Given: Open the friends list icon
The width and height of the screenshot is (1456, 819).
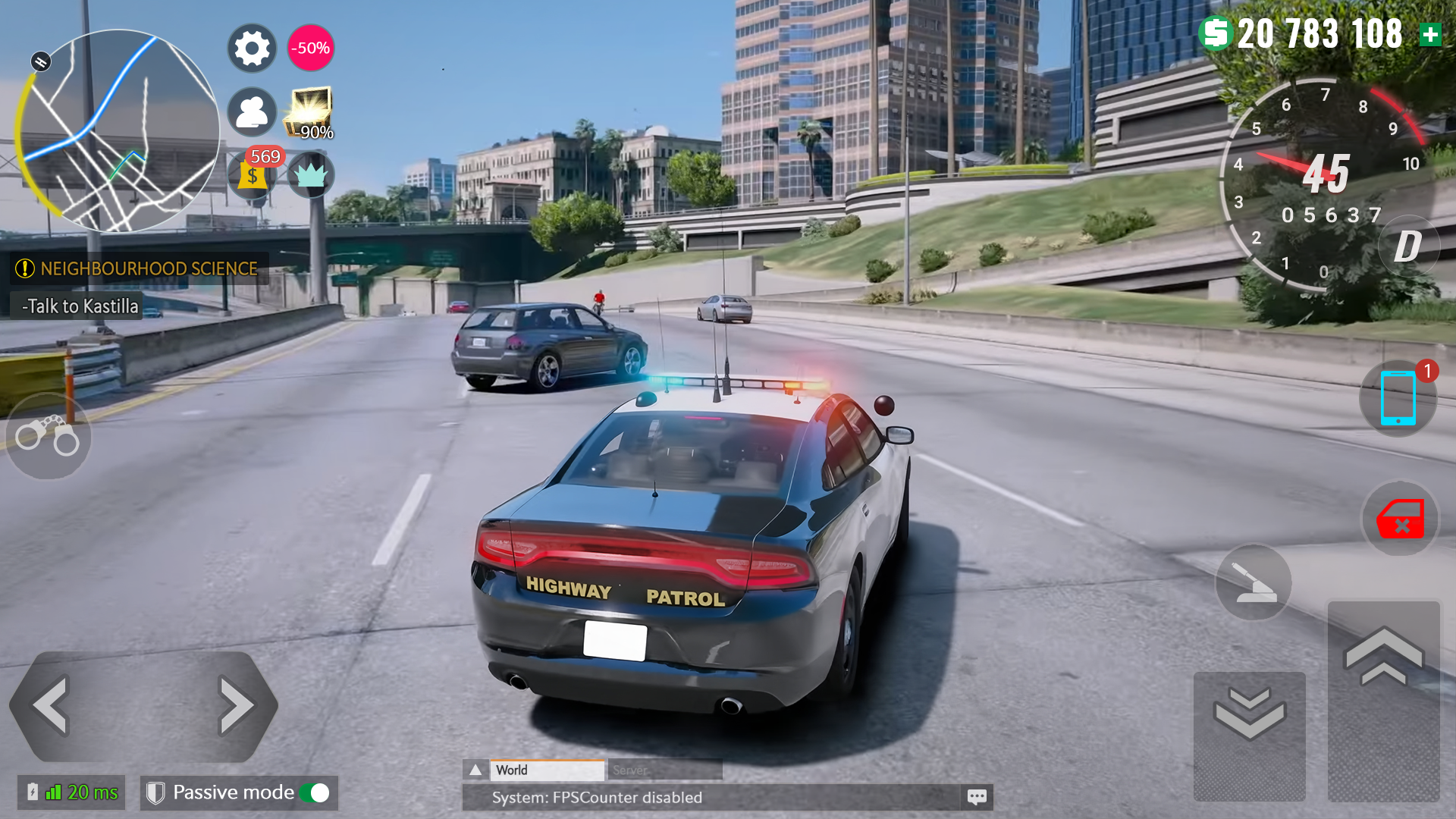Looking at the screenshot, I should pyautogui.click(x=251, y=111).
